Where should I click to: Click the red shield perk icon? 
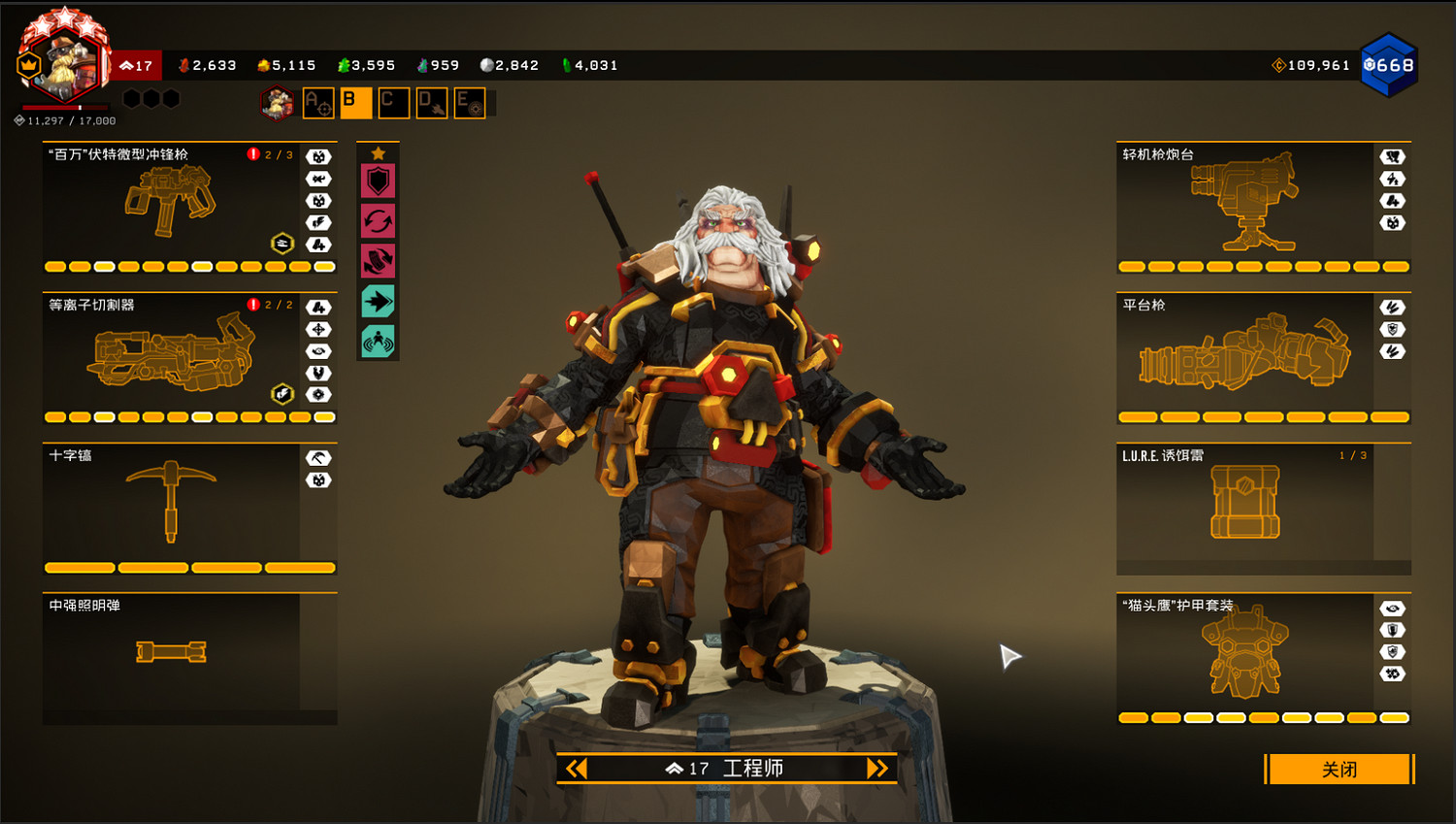(x=378, y=181)
